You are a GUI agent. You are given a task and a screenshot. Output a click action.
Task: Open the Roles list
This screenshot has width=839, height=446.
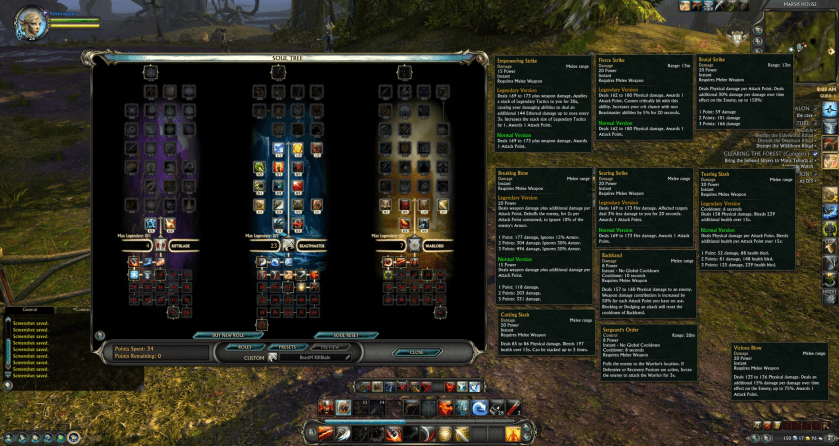tap(246, 347)
